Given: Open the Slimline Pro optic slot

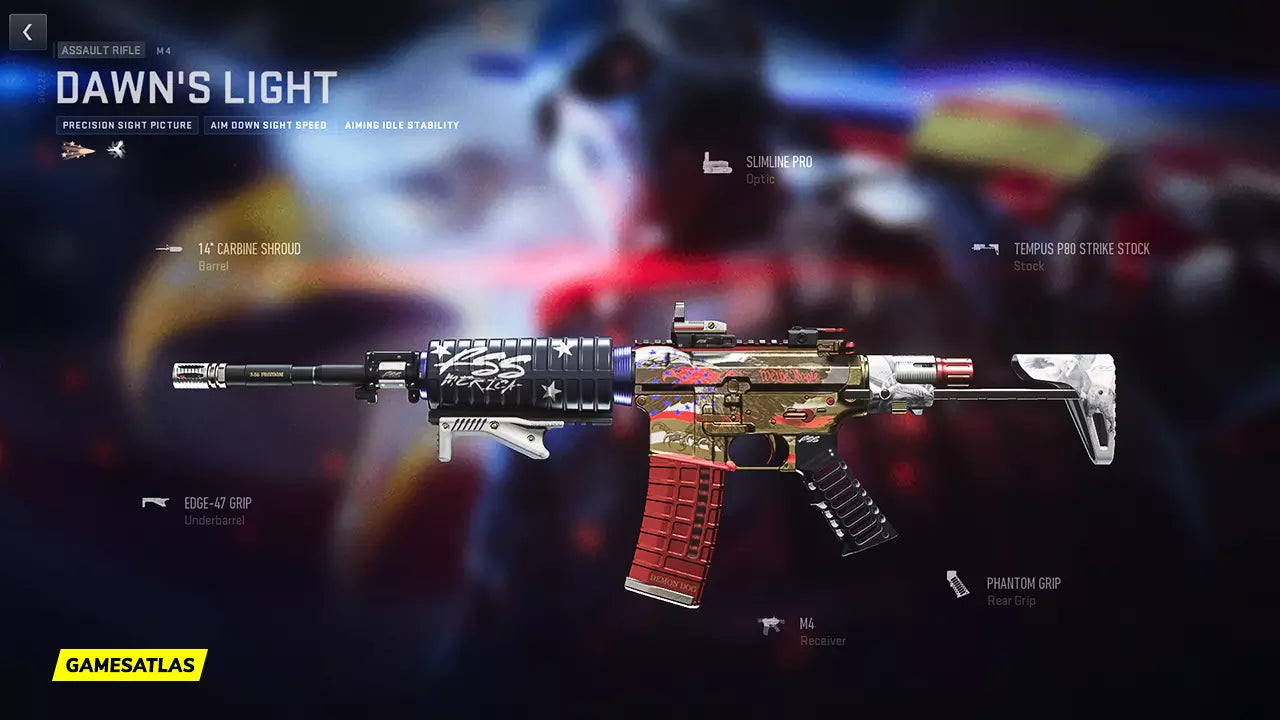Looking at the screenshot, I should [x=778, y=162].
